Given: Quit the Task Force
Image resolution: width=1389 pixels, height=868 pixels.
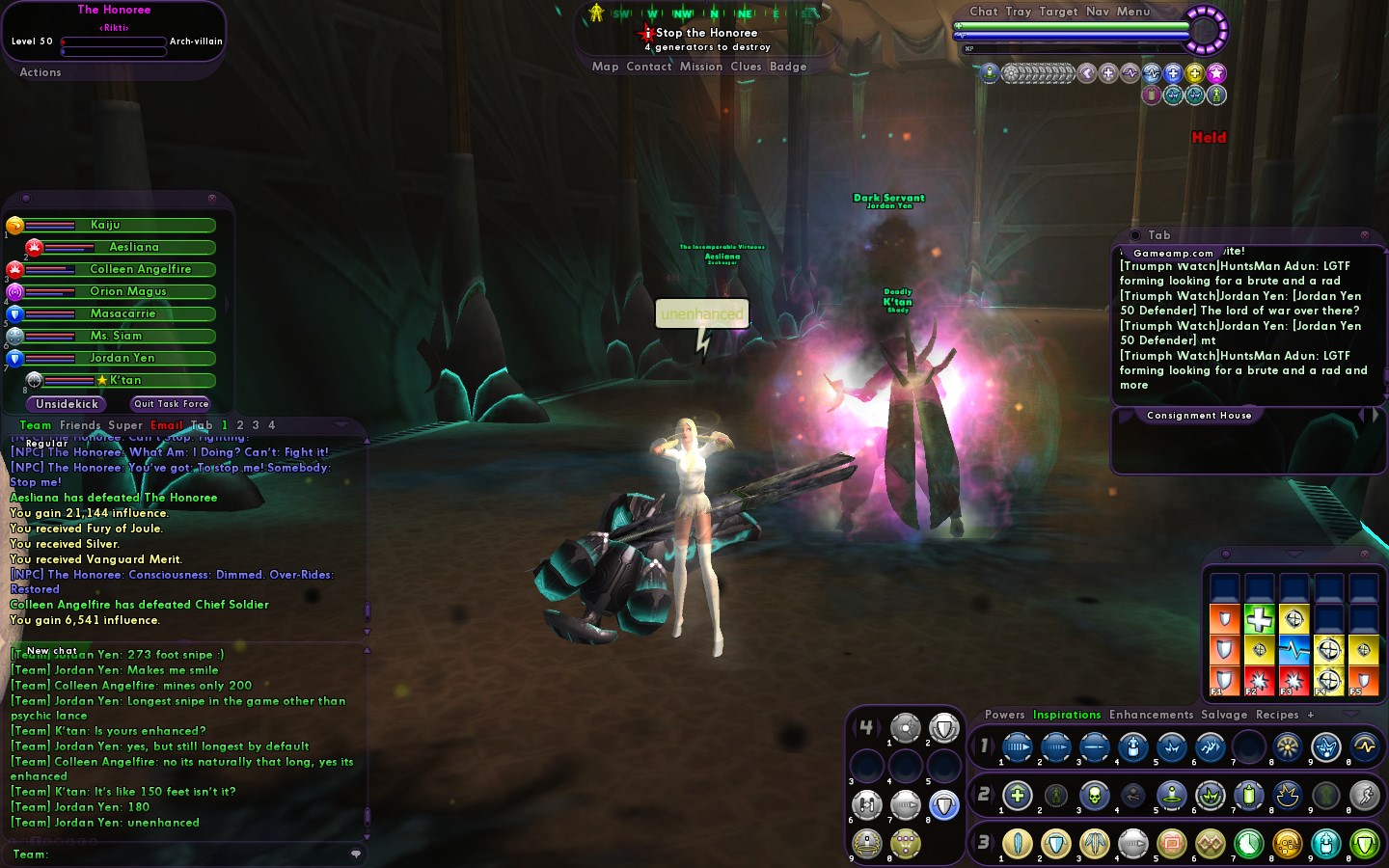Looking at the screenshot, I should click(171, 404).
